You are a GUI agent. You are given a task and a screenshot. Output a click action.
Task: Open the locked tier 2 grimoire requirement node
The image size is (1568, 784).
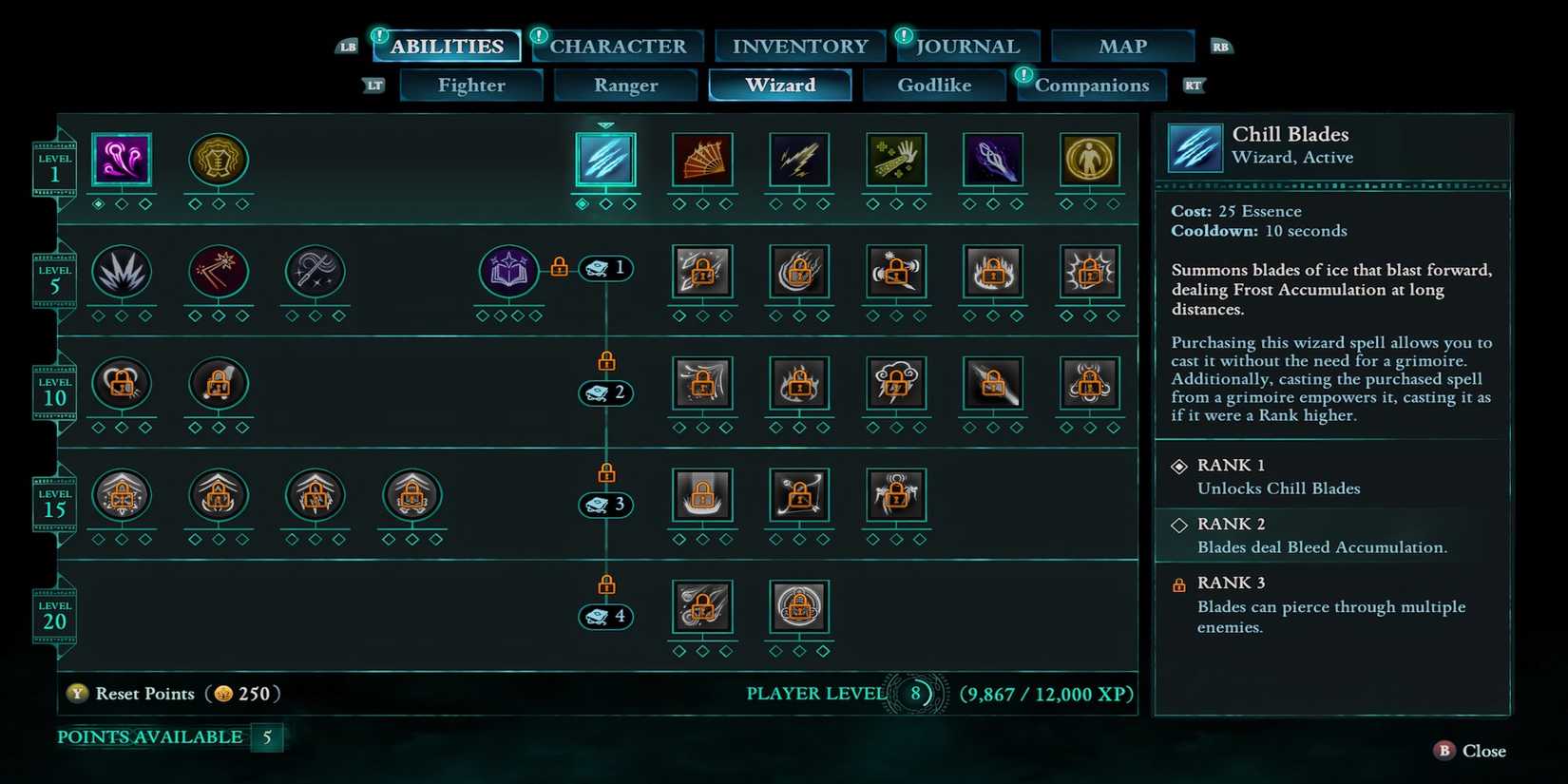605,392
